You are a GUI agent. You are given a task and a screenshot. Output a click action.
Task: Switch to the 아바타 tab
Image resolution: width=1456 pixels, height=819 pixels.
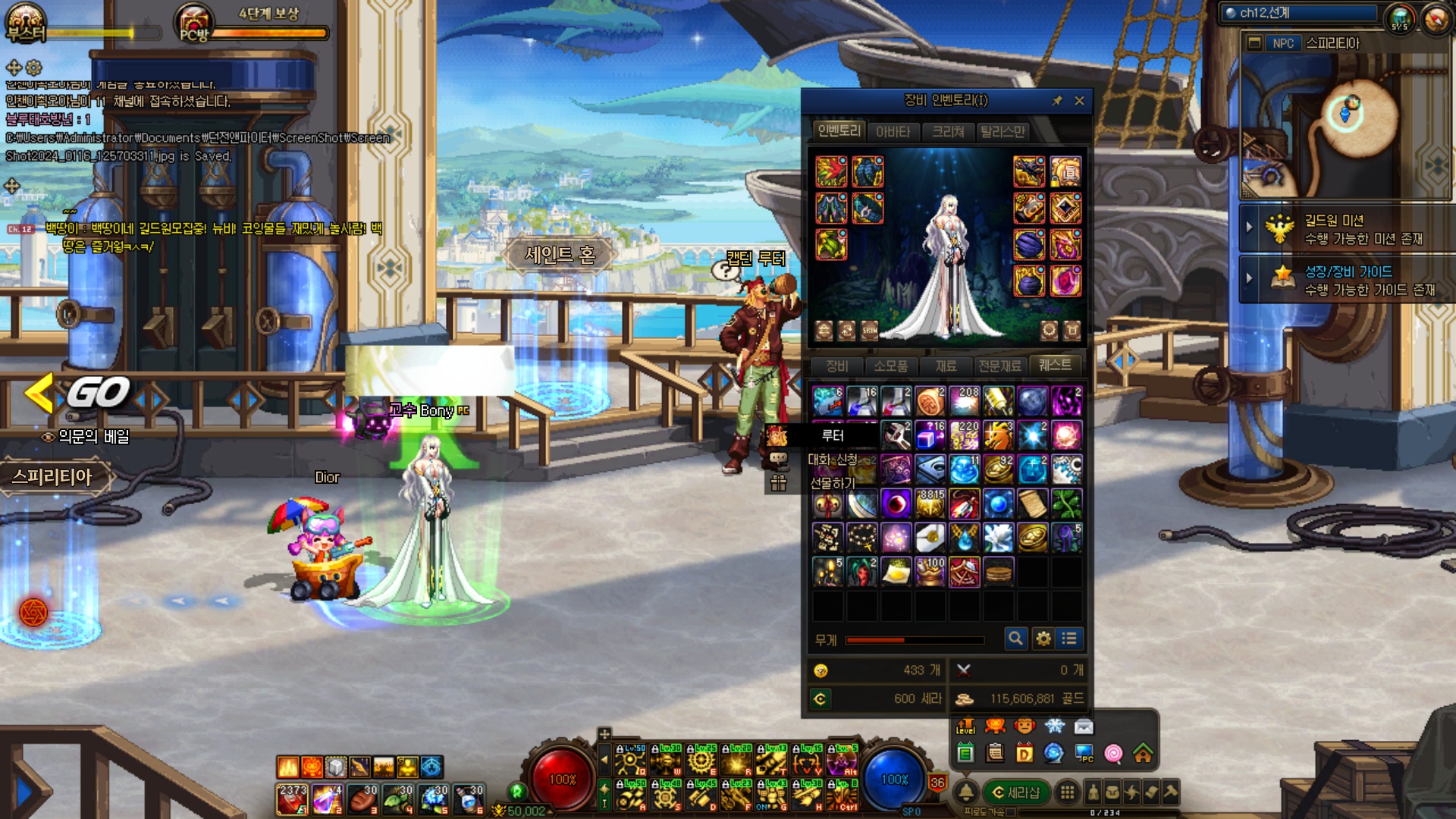[893, 132]
